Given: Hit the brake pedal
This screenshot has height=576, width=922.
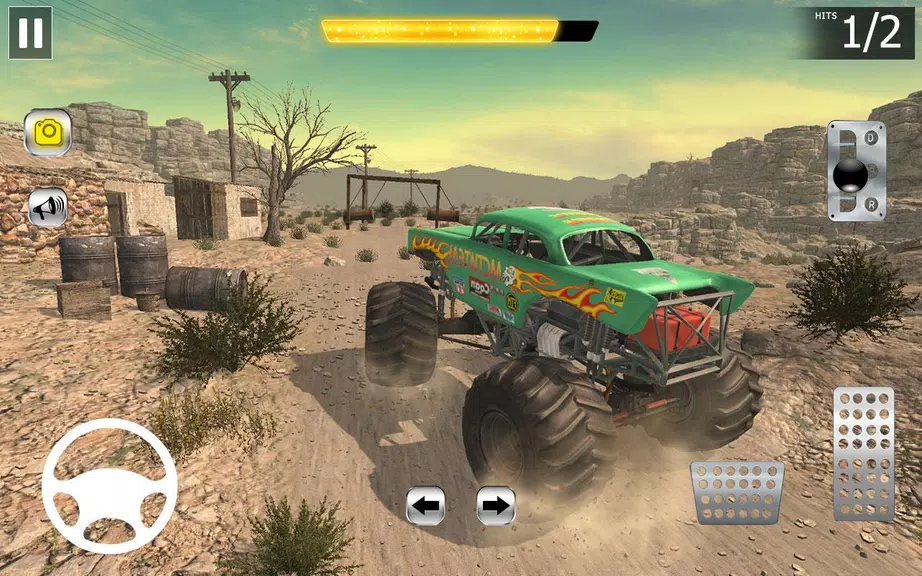Looking at the screenshot, I should click(x=737, y=492).
